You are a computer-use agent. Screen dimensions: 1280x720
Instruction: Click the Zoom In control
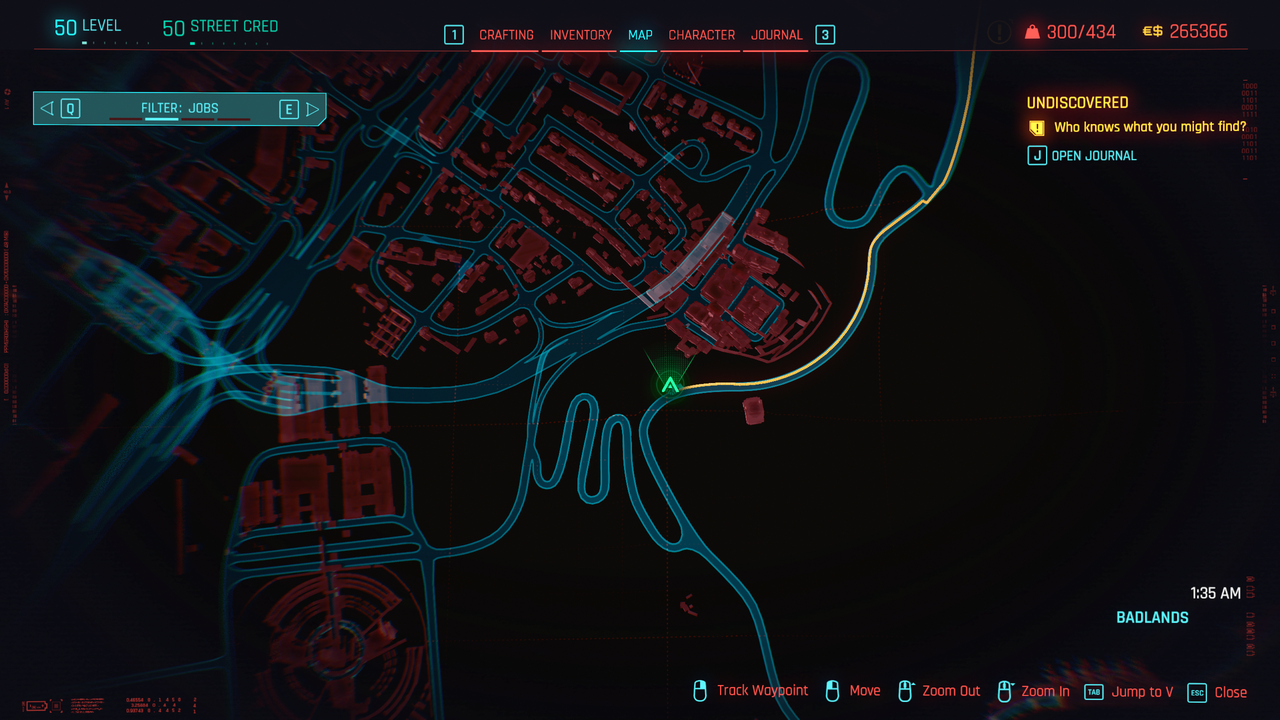coord(1044,692)
